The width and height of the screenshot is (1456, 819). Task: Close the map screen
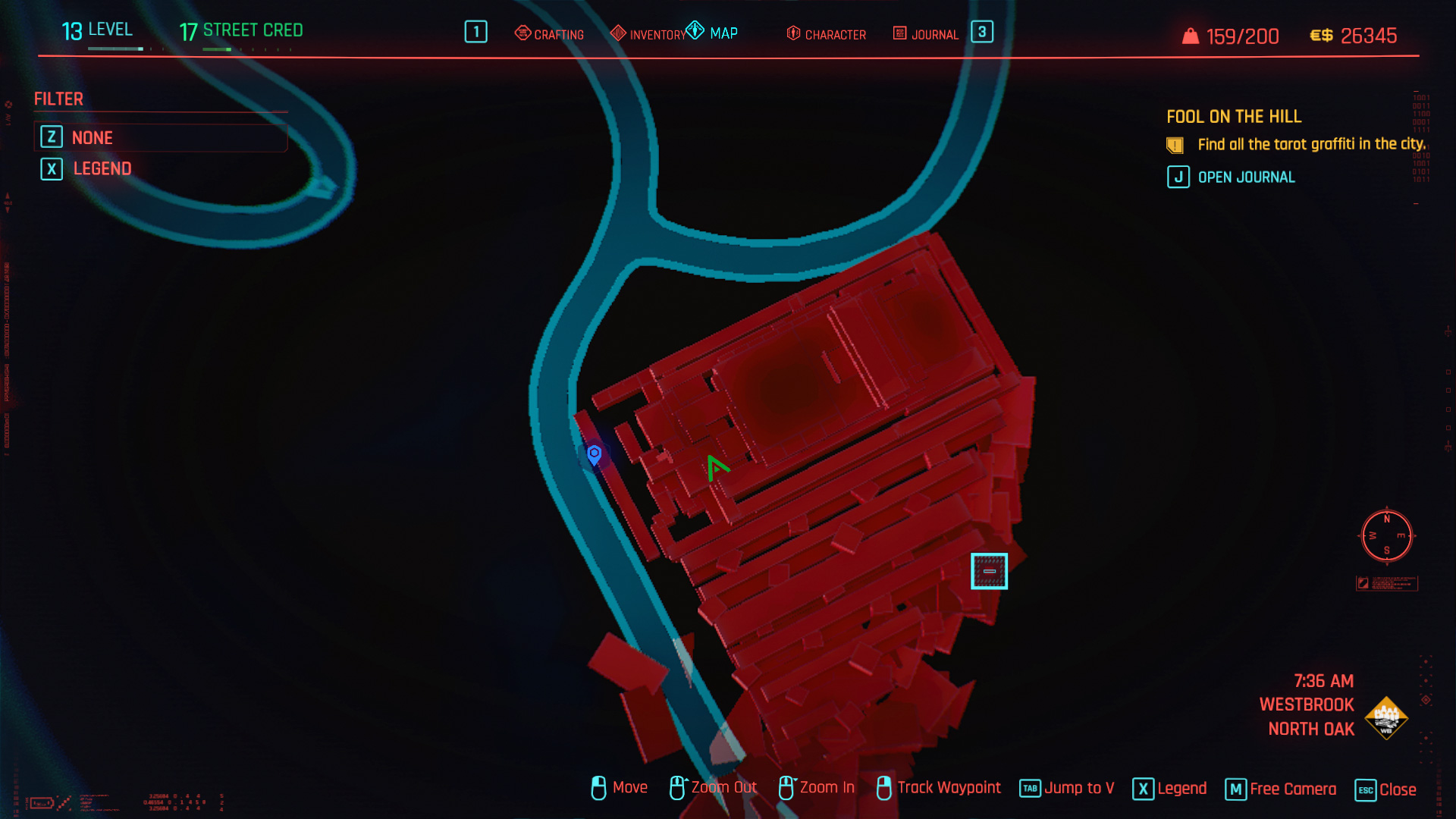[x=1385, y=789]
